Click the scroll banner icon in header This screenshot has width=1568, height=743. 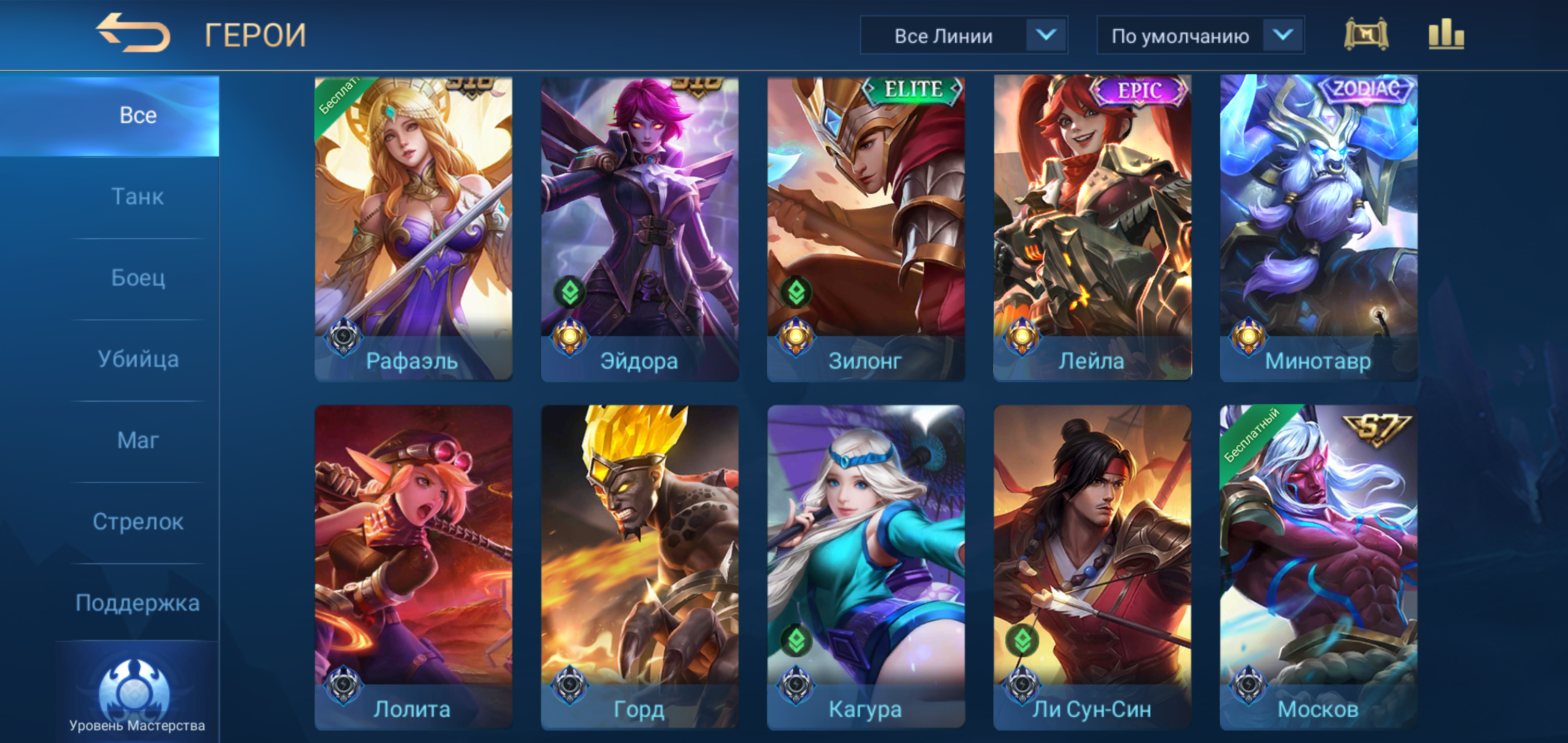1365,35
